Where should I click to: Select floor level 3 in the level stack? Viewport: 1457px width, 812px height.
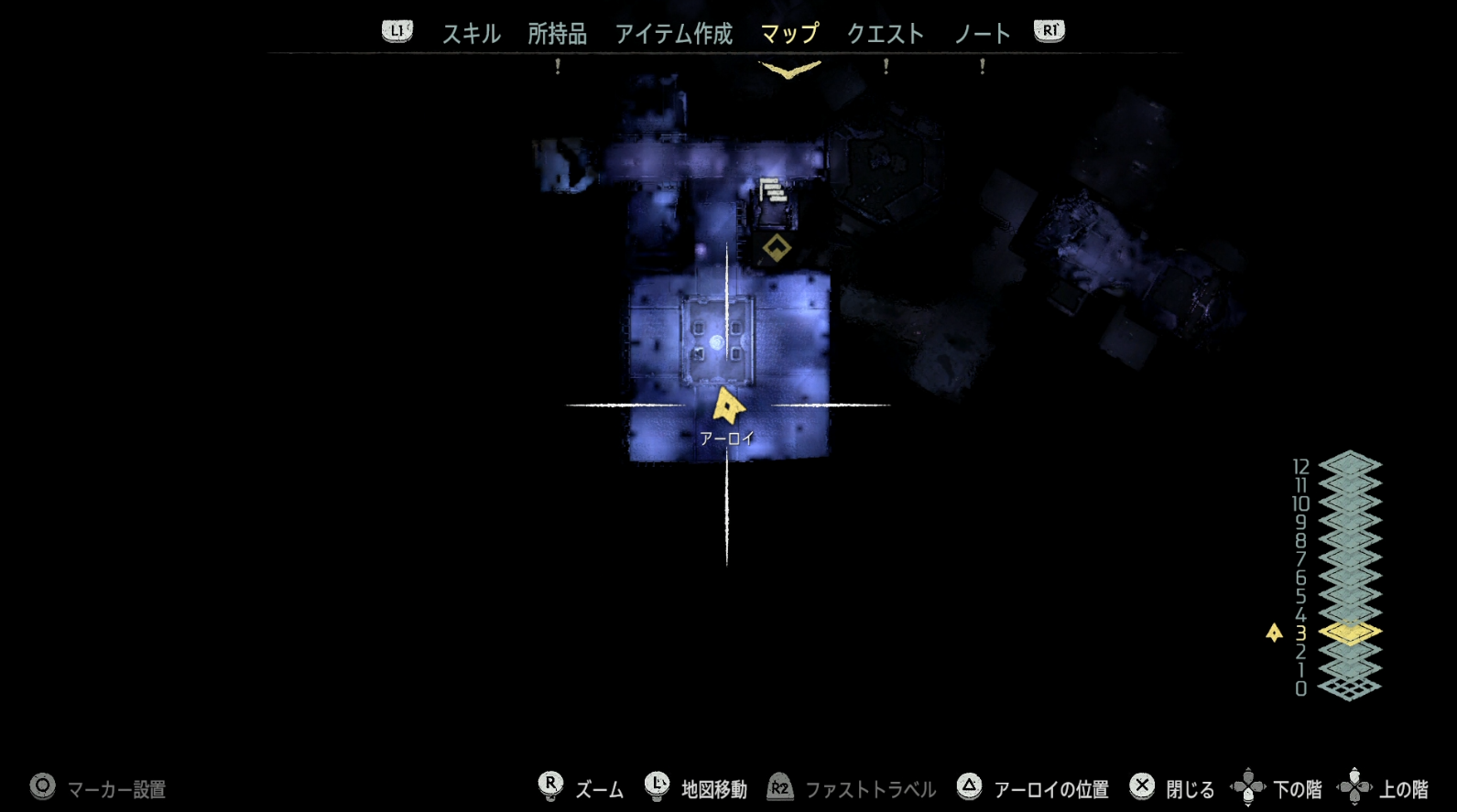(x=1349, y=631)
